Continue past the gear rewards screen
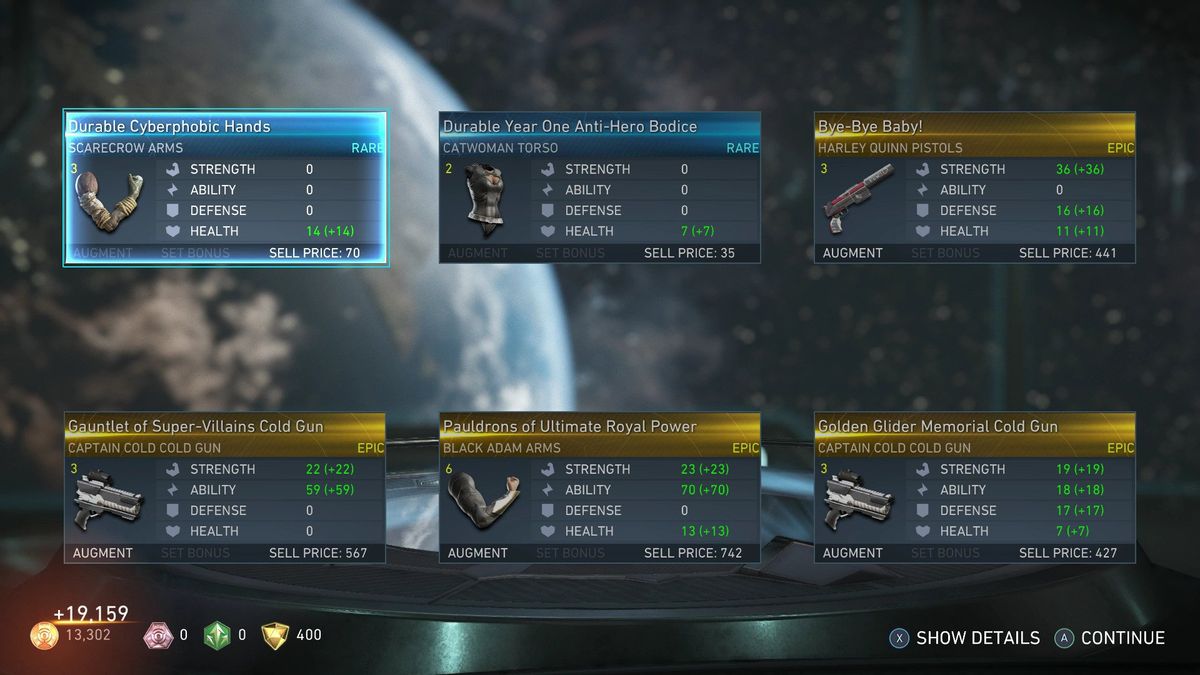Screen dimensions: 1200x675 (1111, 638)
